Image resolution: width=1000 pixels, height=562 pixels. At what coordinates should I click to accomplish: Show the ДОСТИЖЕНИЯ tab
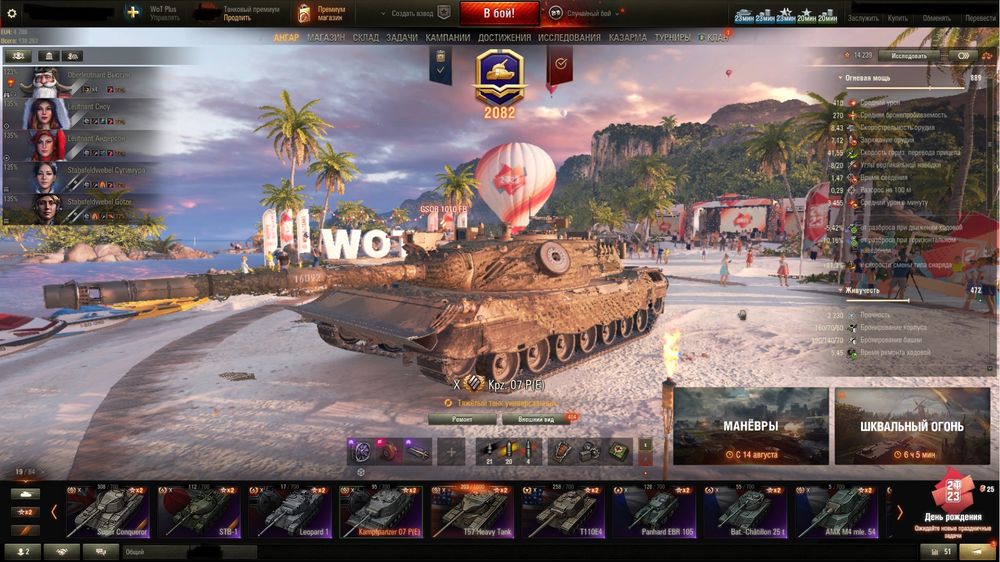[x=504, y=38]
